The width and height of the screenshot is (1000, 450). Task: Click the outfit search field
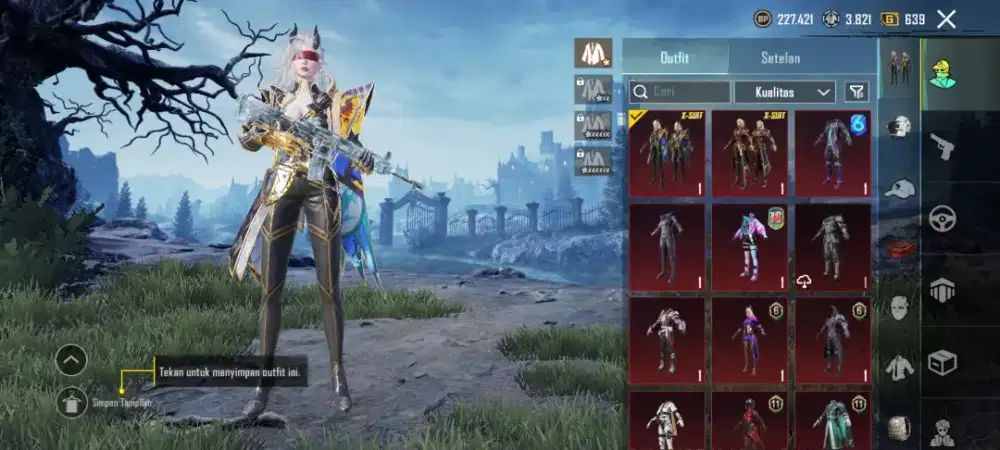[679, 92]
